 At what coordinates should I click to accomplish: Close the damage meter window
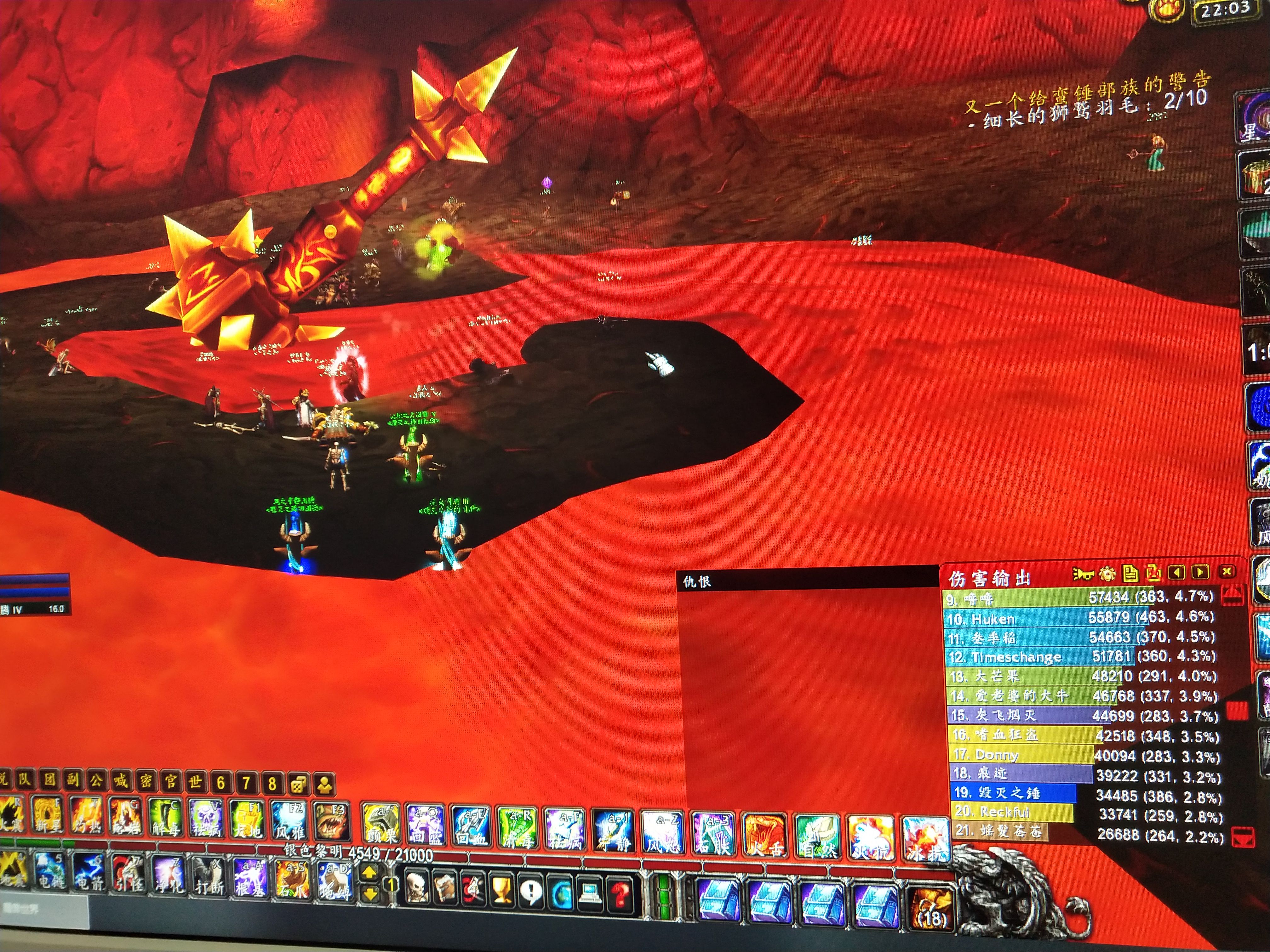click(1227, 571)
